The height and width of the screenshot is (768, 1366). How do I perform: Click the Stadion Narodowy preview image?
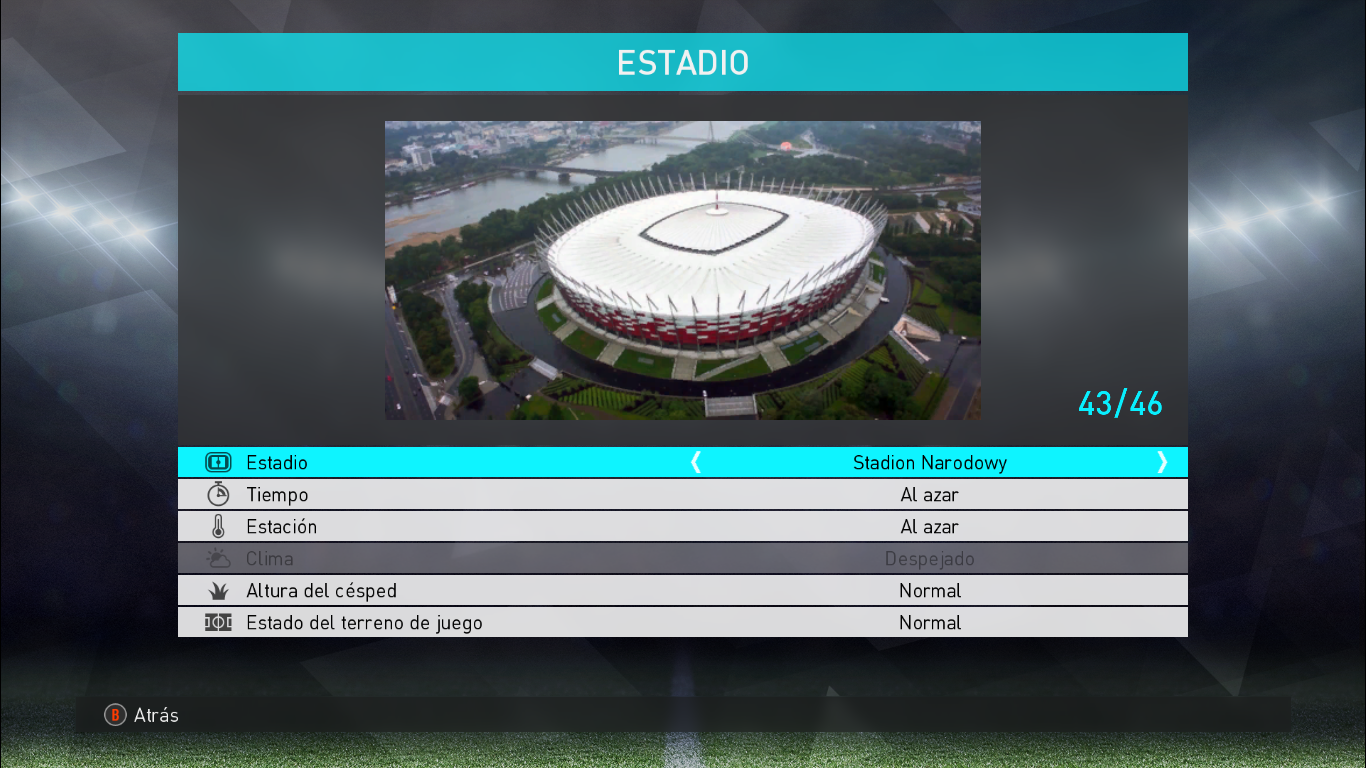(682, 270)
